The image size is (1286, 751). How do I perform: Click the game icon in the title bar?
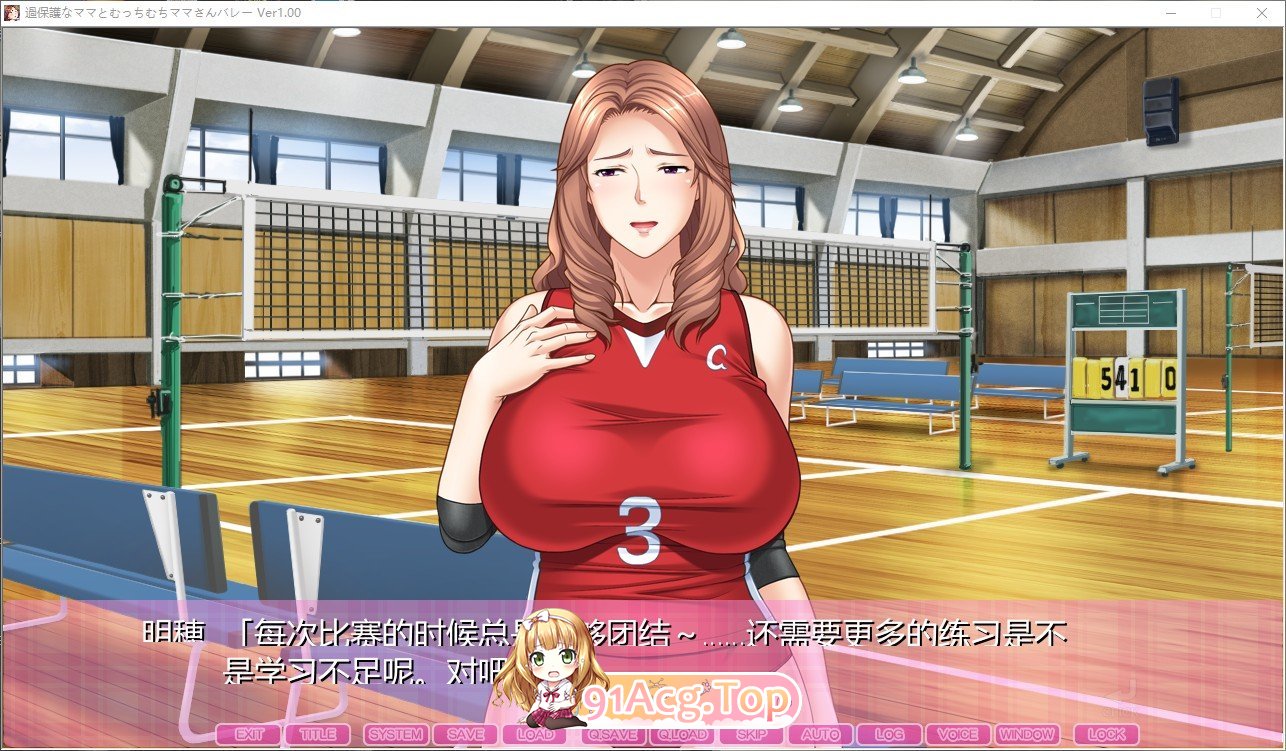click(x=10, y=13)
